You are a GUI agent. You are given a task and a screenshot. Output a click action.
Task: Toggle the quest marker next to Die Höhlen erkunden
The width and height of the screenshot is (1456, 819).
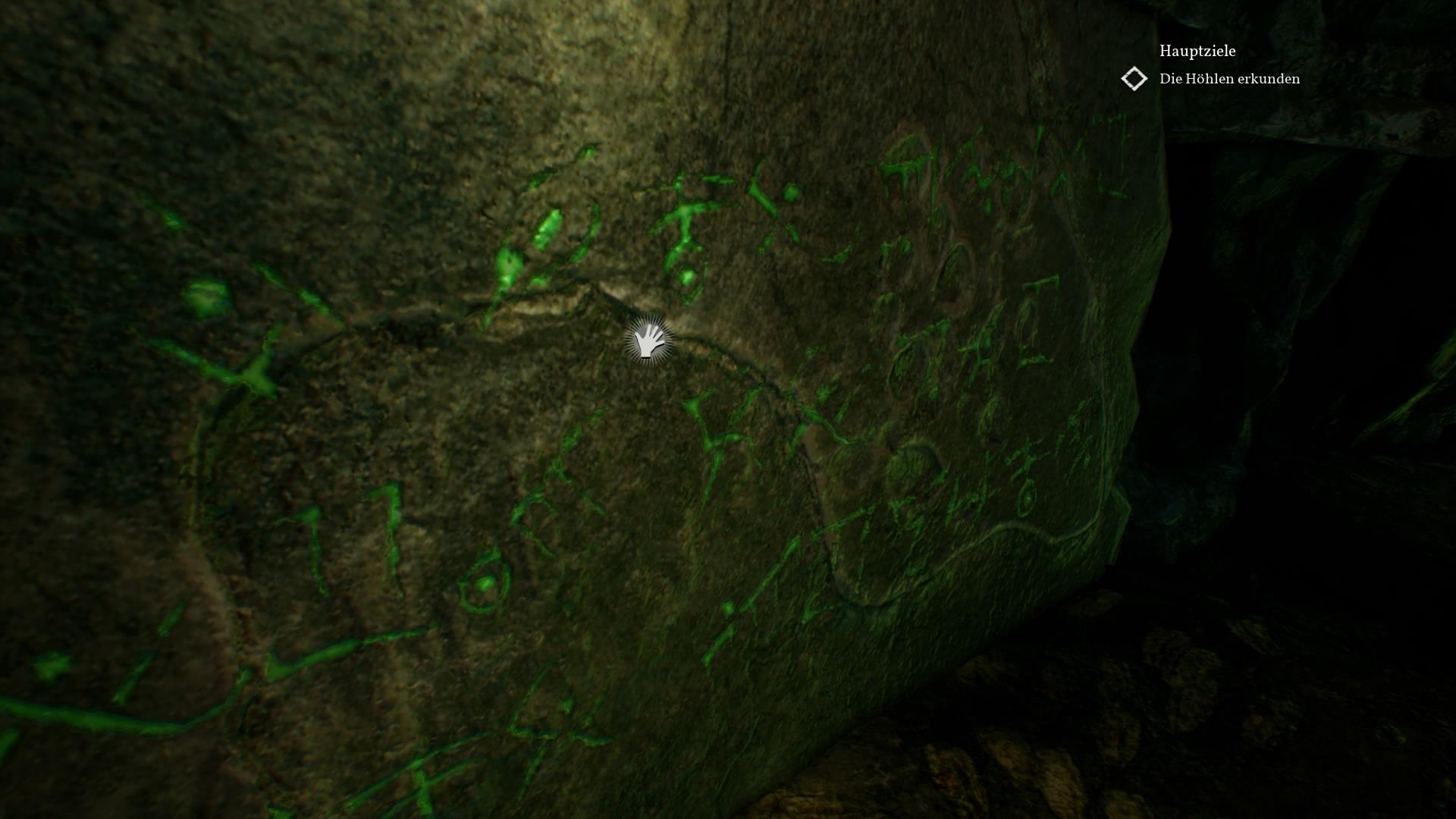click(x=1134, y=78)
